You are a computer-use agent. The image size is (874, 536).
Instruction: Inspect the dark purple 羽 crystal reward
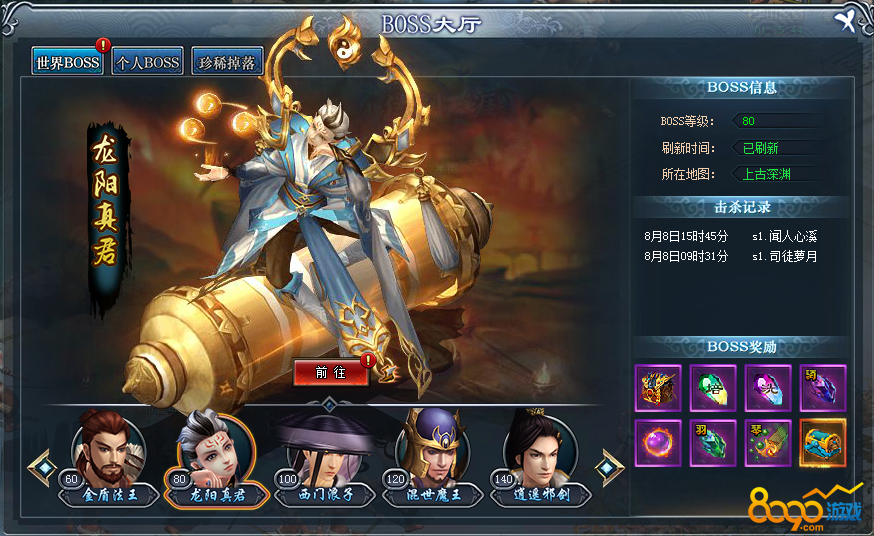click(823, 388)
